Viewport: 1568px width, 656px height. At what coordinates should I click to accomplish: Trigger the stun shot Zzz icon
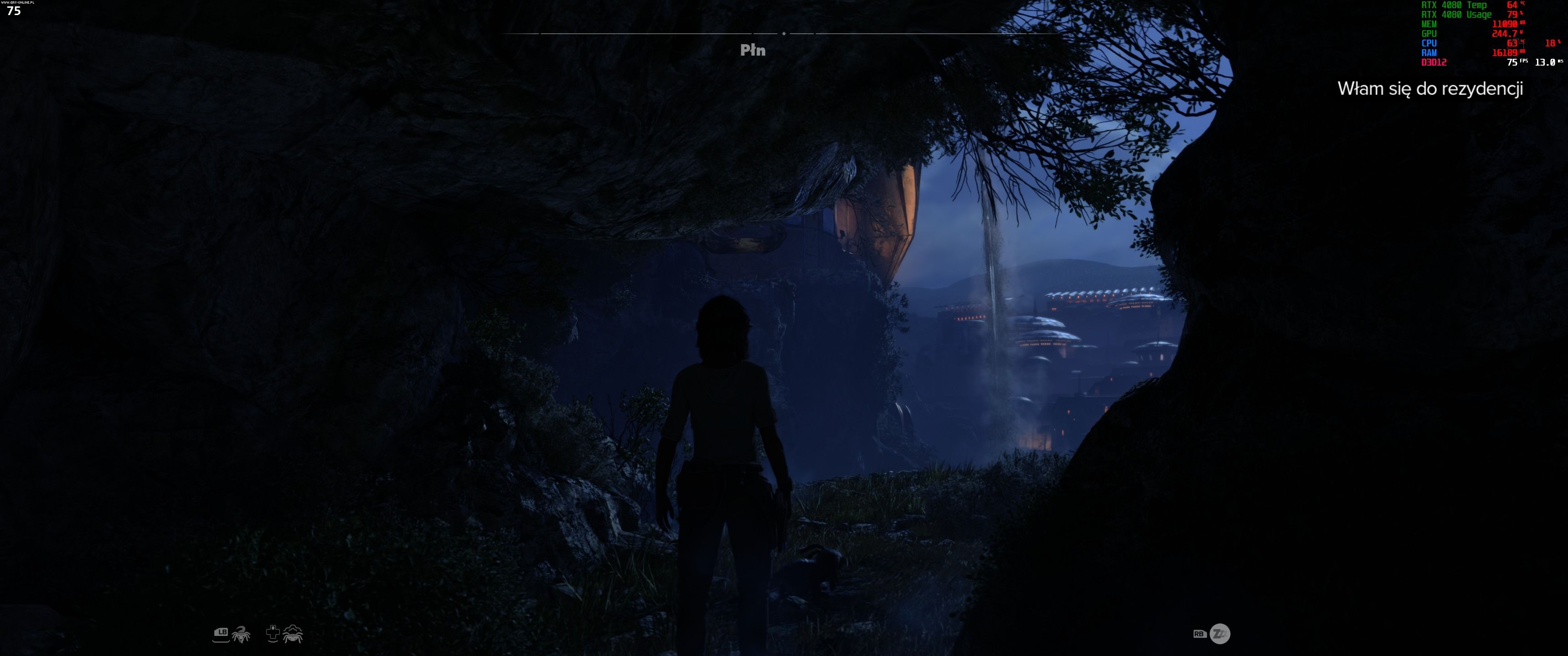tap(1219, 634)
